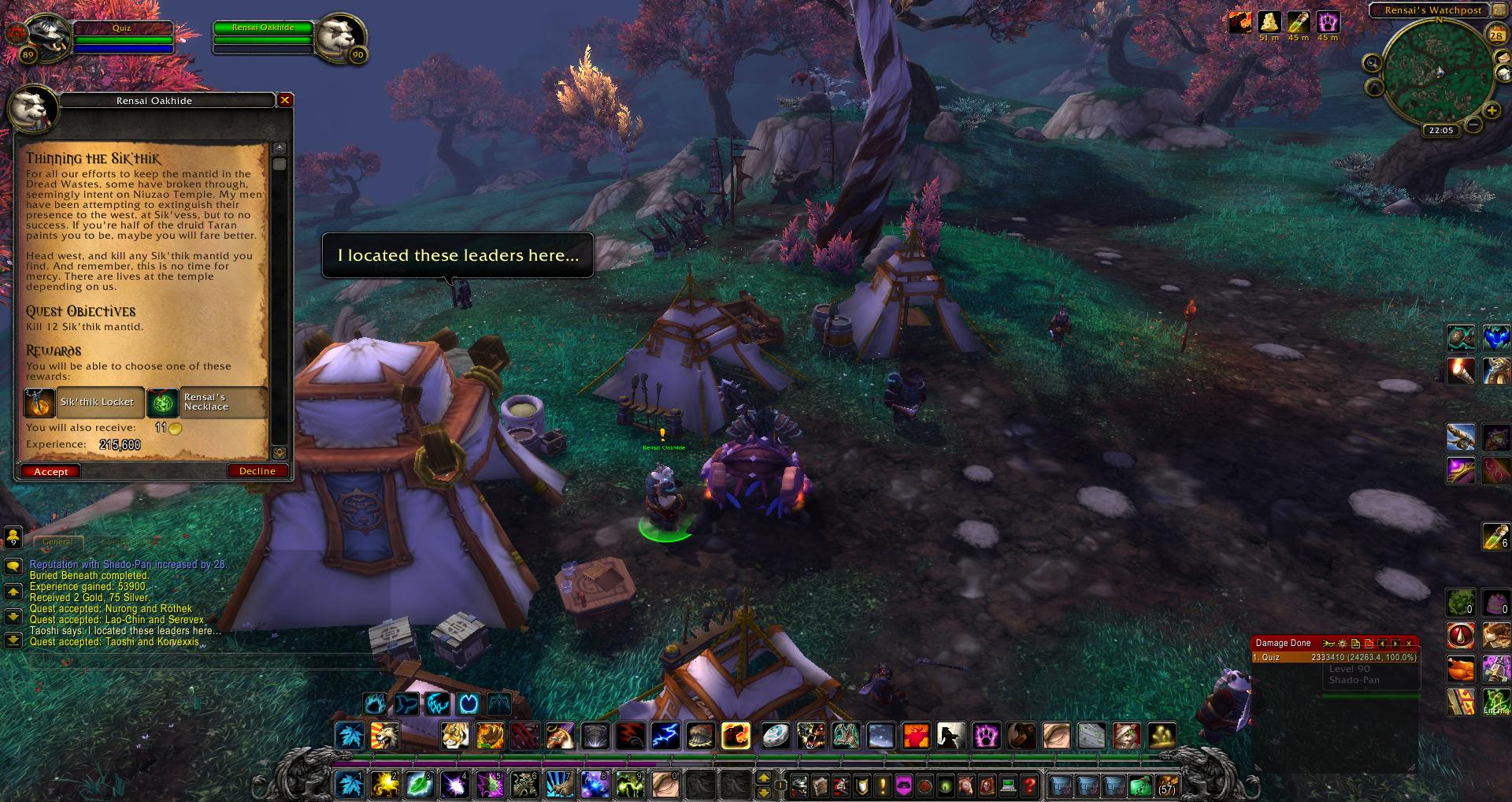The height and width of the screenshot is (802, 1512).
Task: Click the minimap clock showing 22:05
Action: 1441,130
